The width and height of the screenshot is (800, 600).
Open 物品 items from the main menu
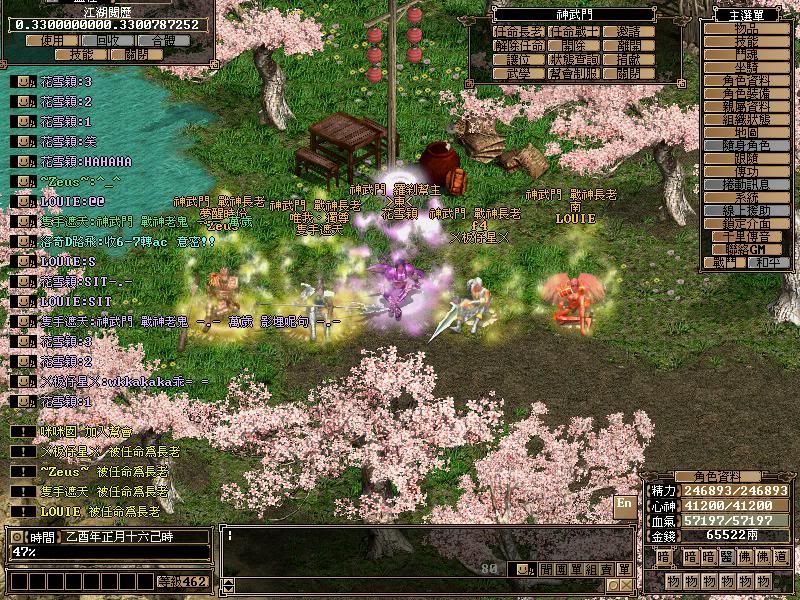(746, 28)
